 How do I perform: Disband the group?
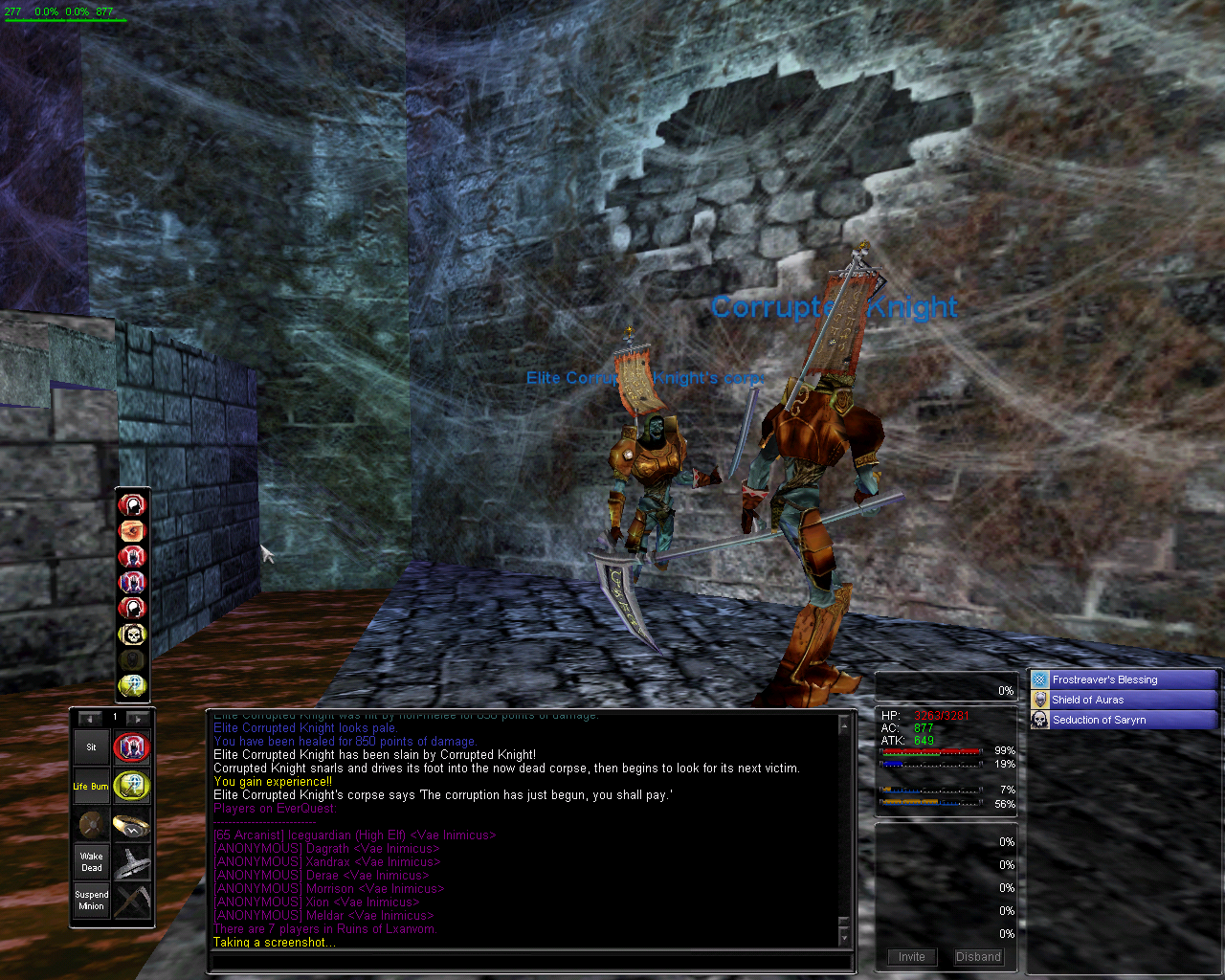[978, 956]
